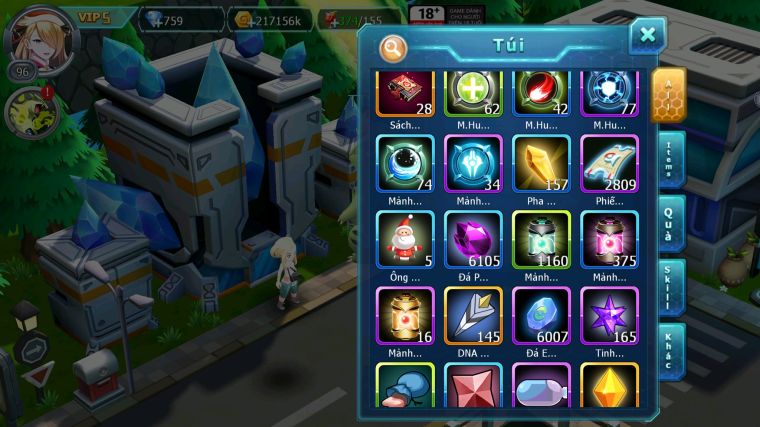Close the Túi bag window
This screenshot has width=760, height=427.
pos(647,36)
